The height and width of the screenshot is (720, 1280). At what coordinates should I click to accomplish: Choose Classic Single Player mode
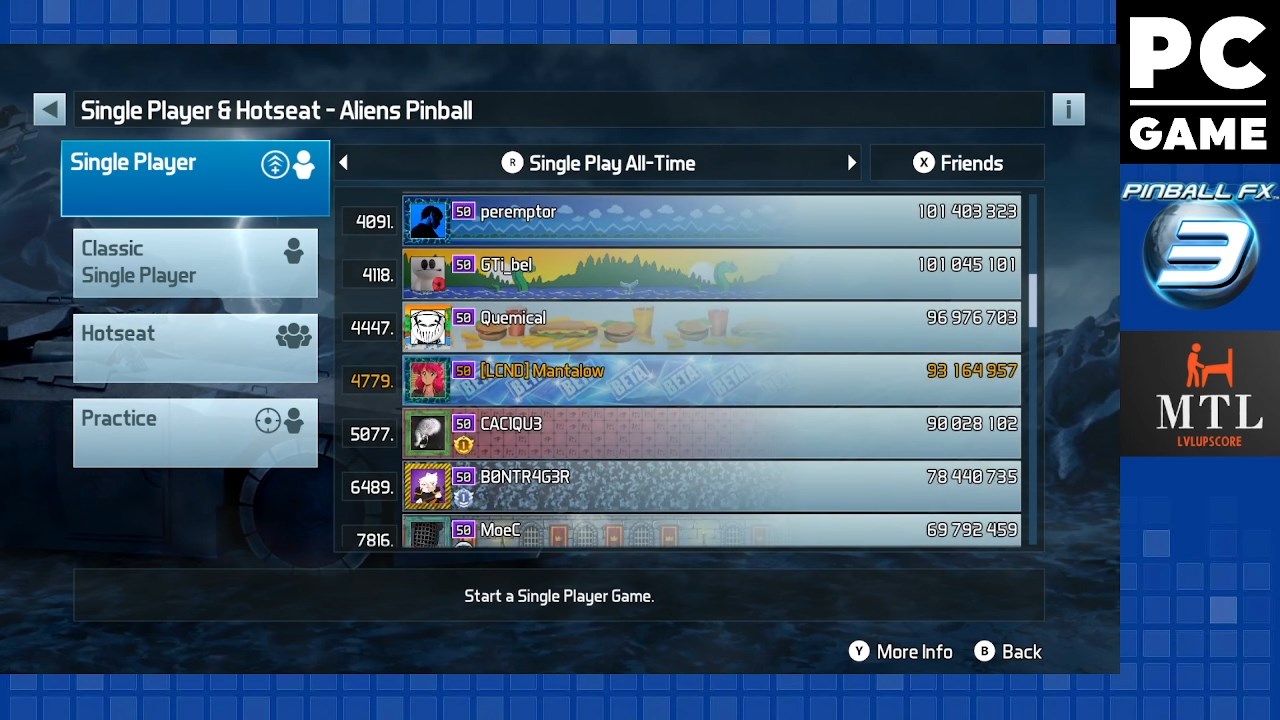[195, 262]
